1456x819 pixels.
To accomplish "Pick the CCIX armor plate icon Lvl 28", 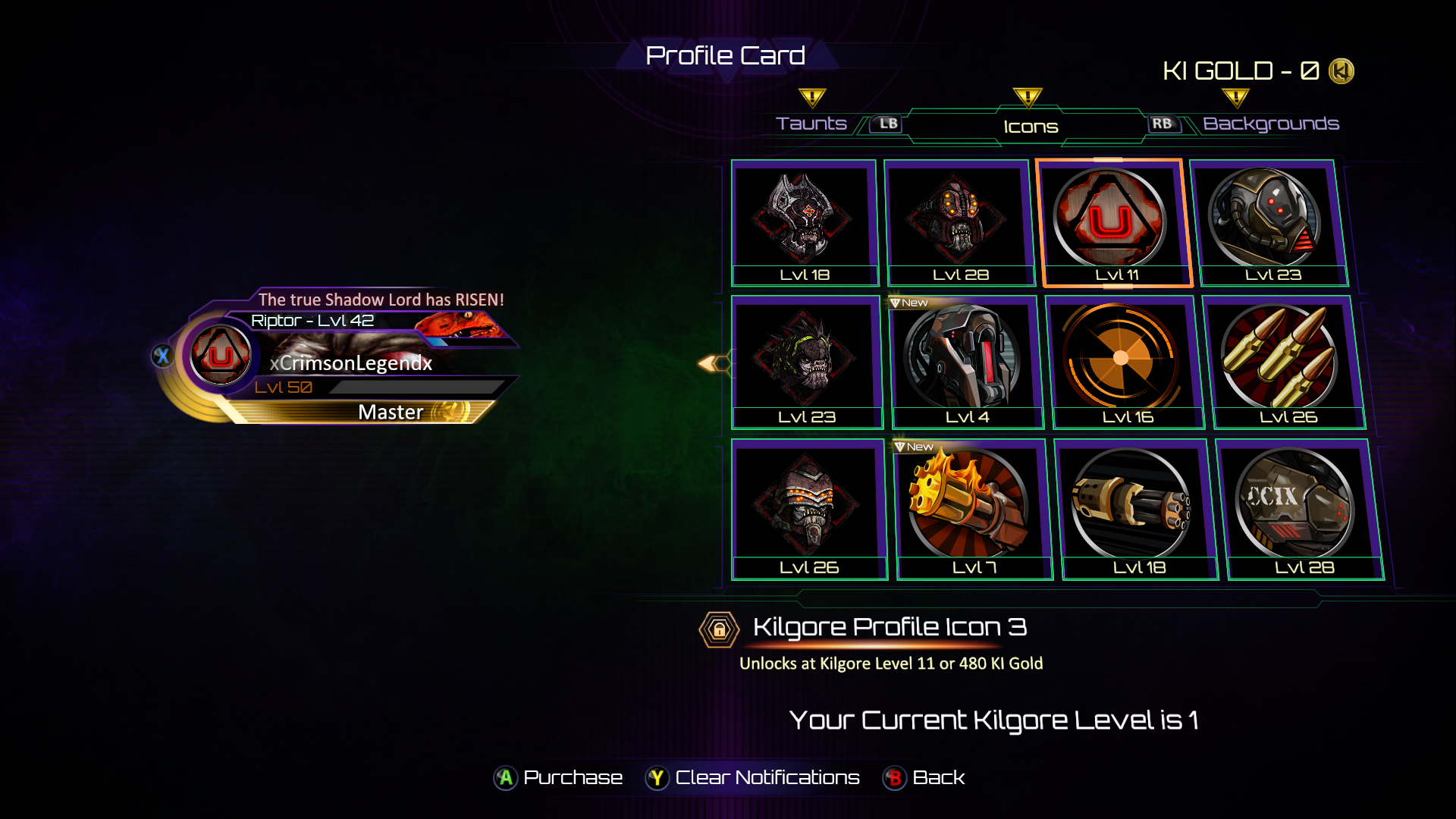I will (1298, 508).
